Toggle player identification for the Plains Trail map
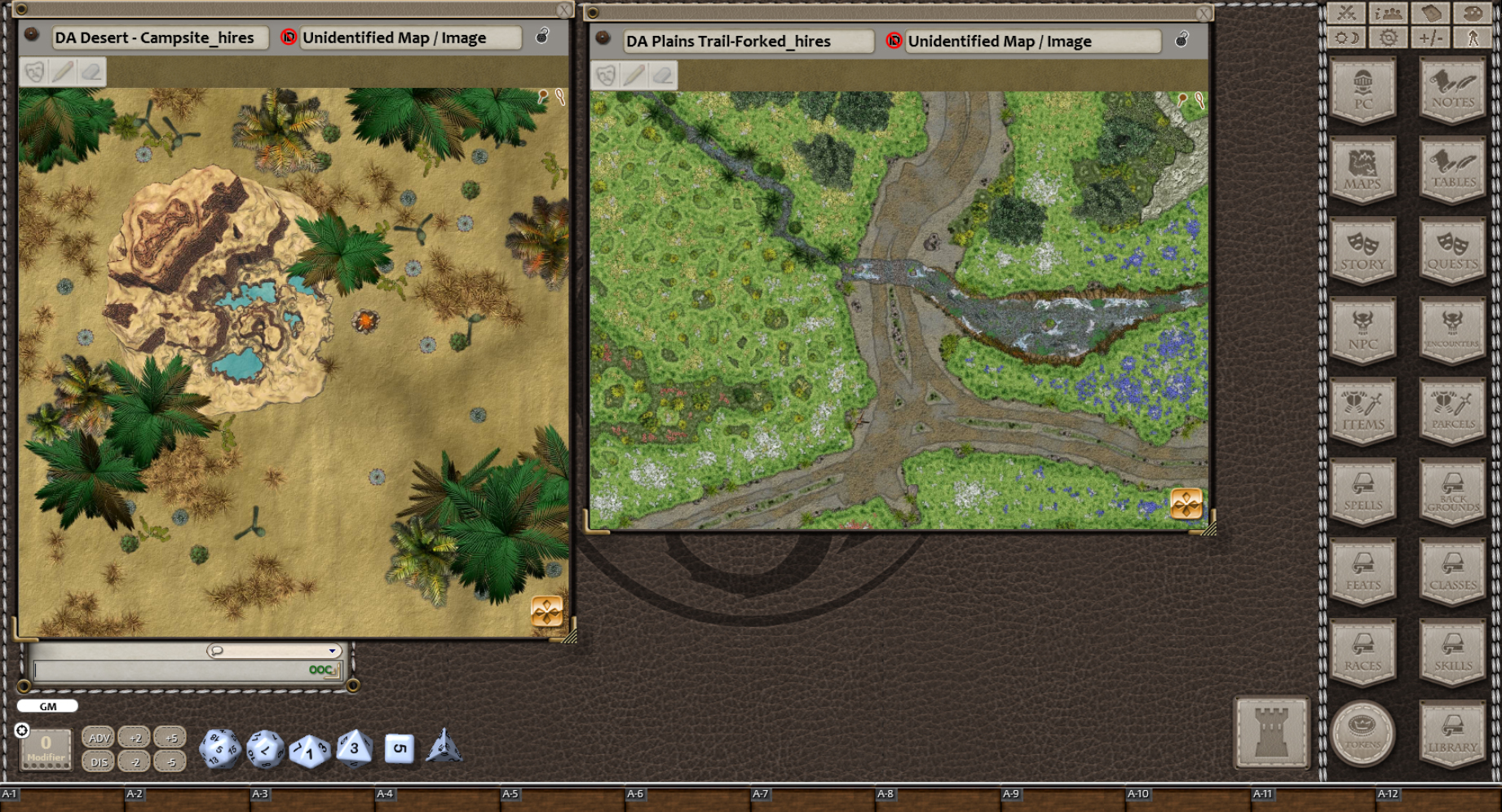1502x812 pixels. coord(895,41)
